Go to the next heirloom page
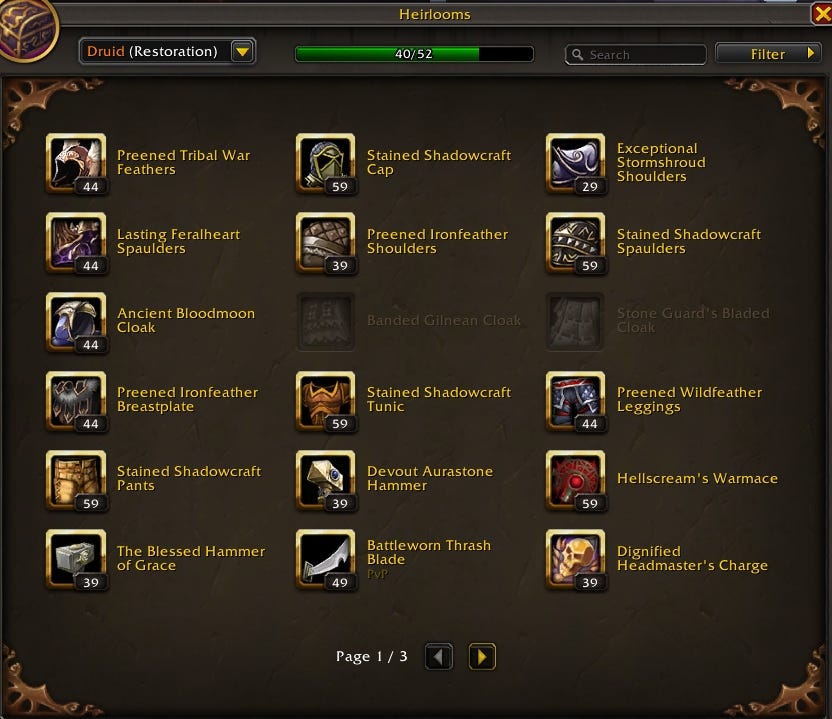The height and width of the screenshot is (719, 832). [482, 657]
